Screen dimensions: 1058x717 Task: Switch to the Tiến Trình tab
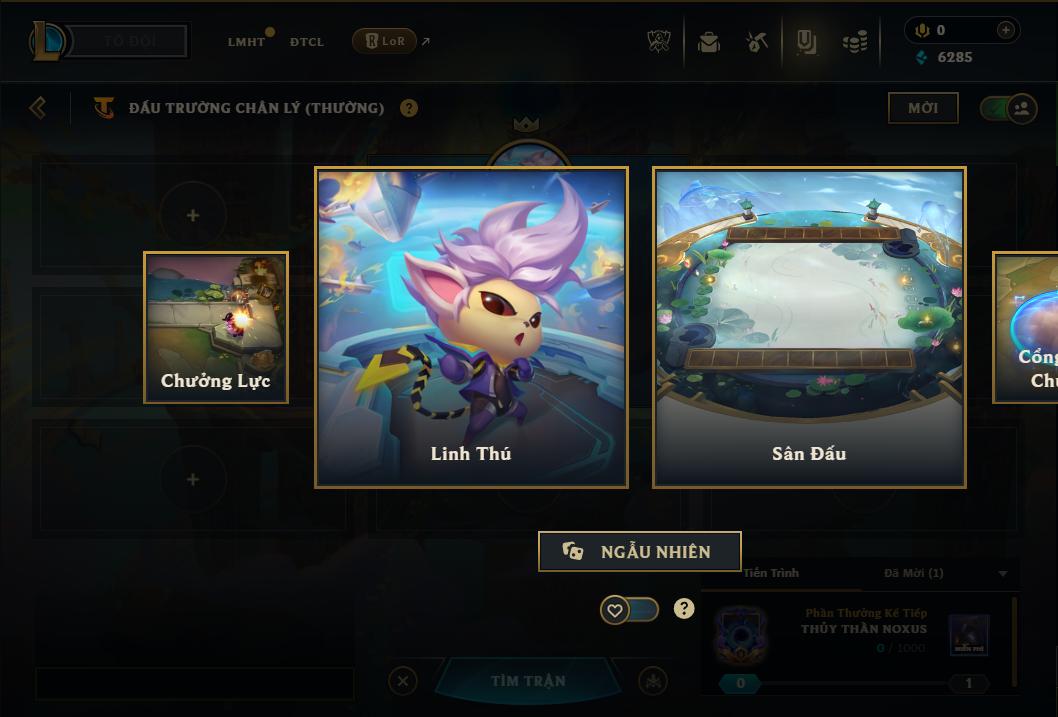pos(771,573)
